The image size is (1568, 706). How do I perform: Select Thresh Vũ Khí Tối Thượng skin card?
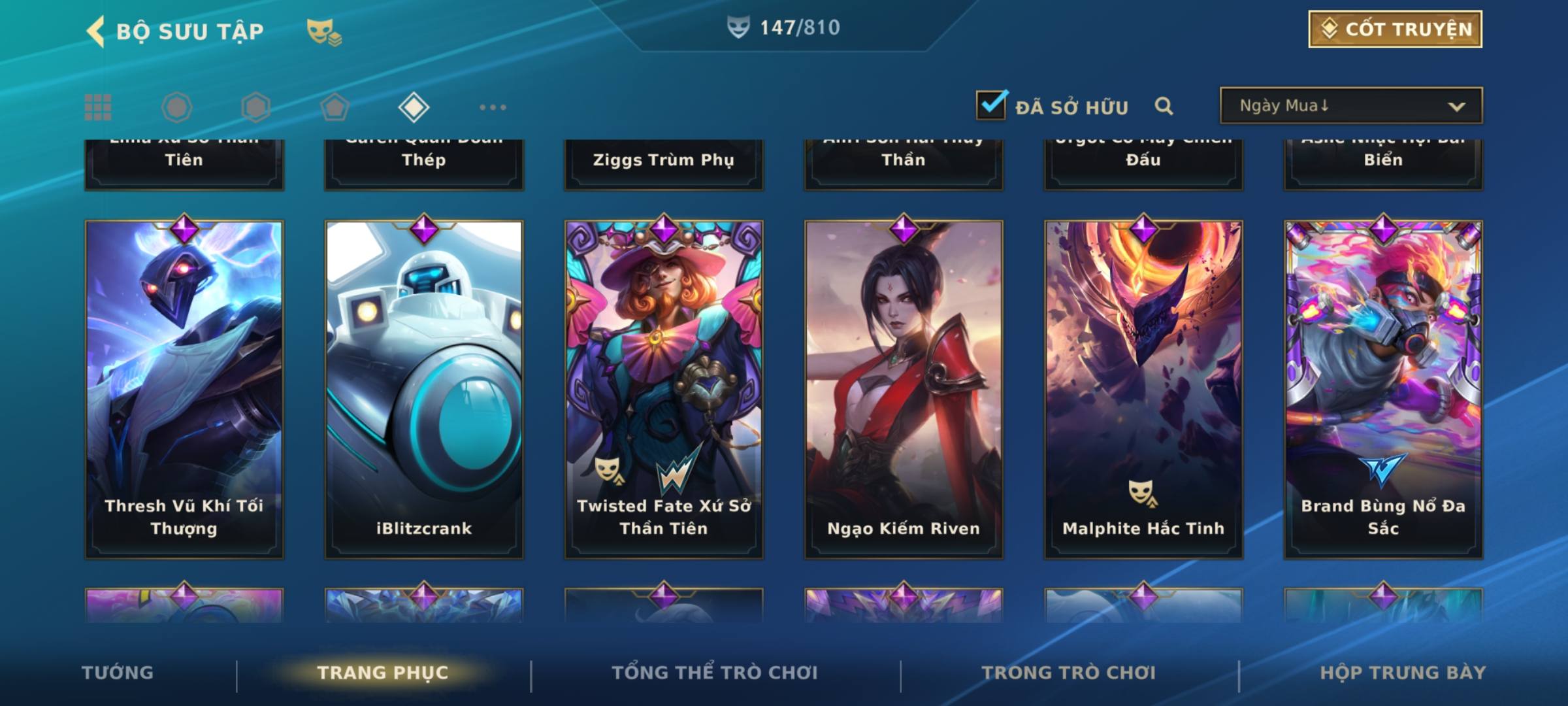(184, 389)
